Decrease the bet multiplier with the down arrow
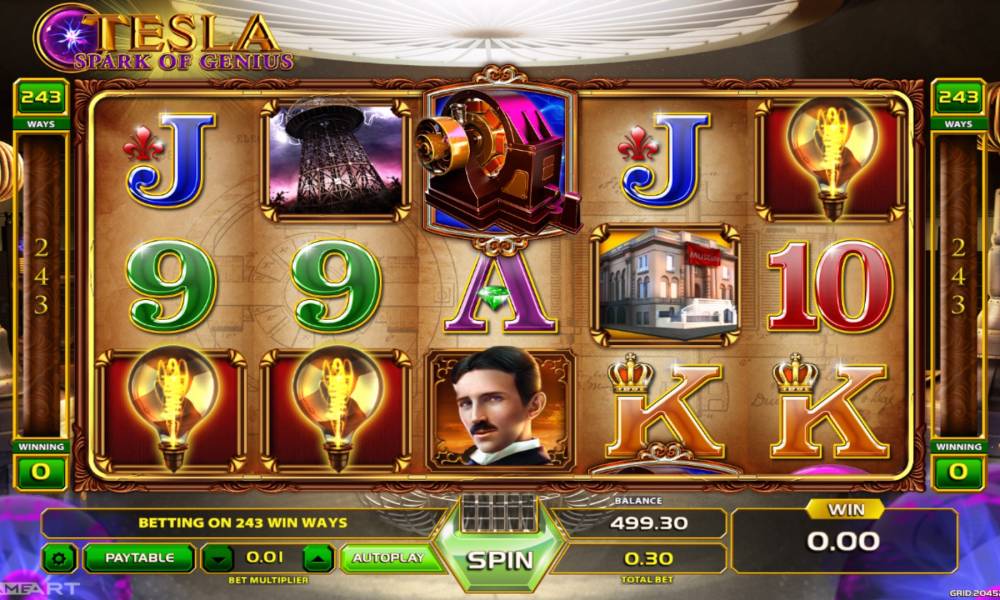This screenshot has height=600, width=1000. [x=218, y=558]
